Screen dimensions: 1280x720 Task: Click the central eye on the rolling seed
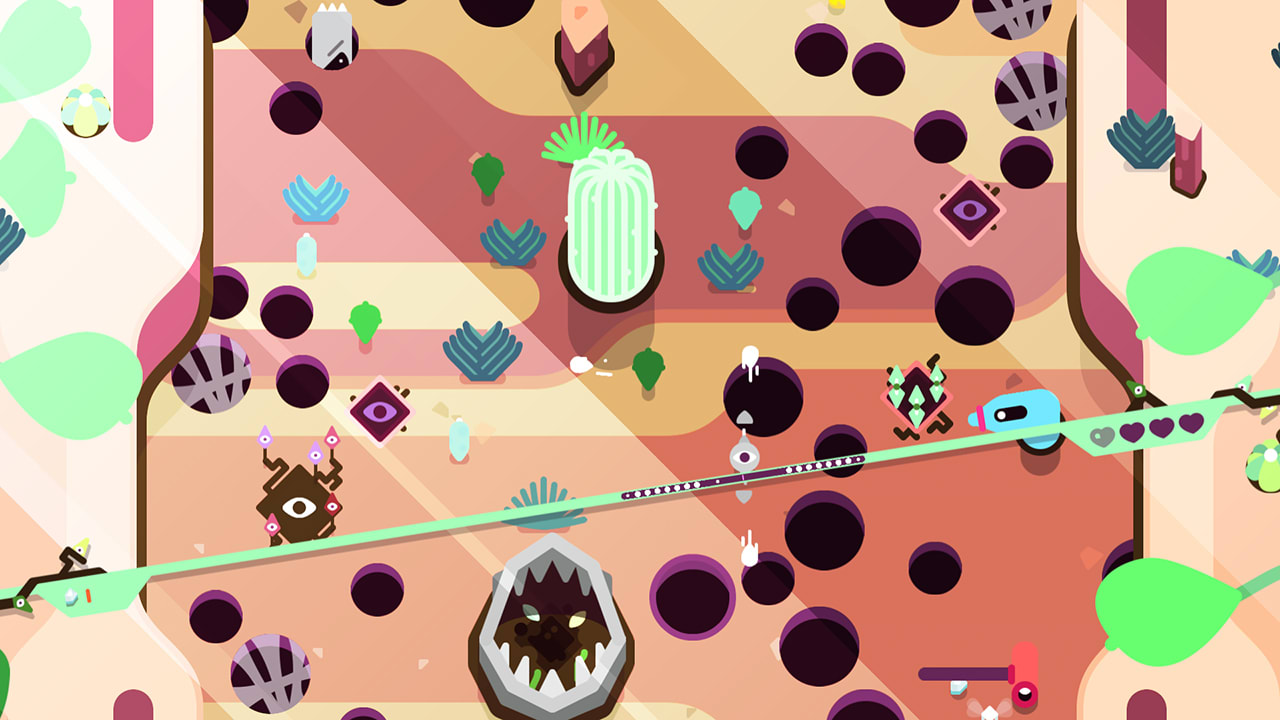[x=747, y=457]
